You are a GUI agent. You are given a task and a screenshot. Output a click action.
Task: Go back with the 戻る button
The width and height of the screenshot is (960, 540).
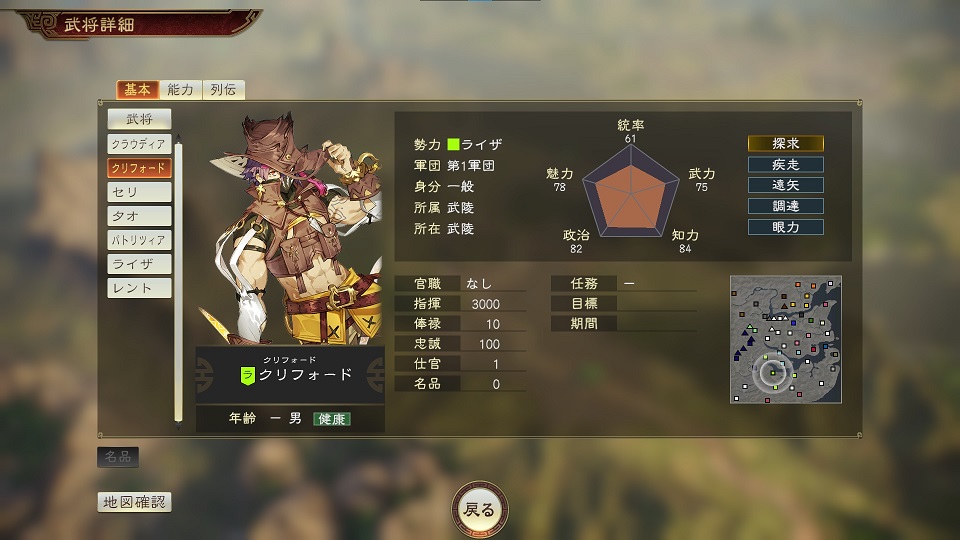pyautogui.click(x=480, y=510)
